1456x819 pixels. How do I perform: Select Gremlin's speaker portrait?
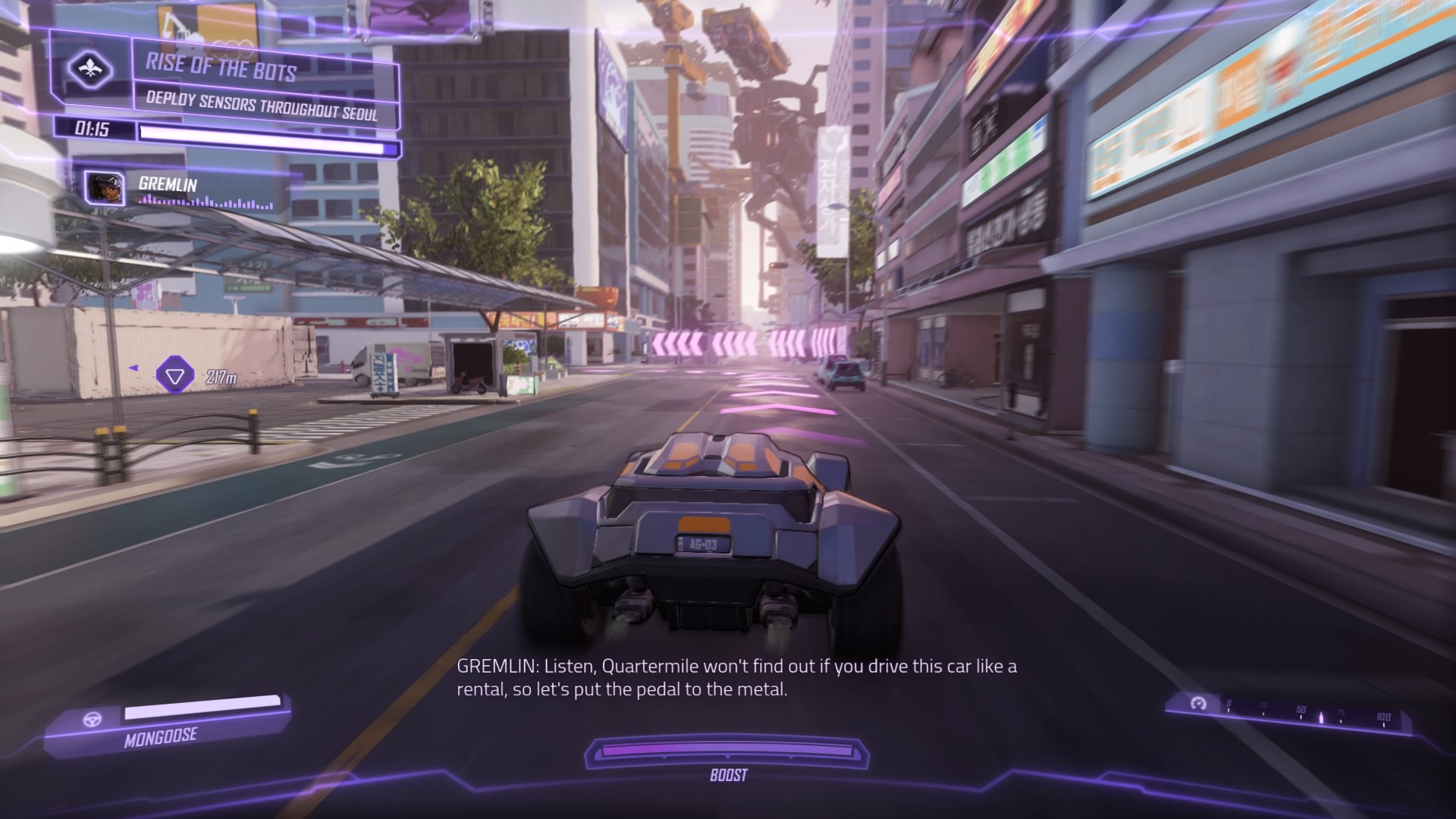pyautogui.click(x=104, y=188)
